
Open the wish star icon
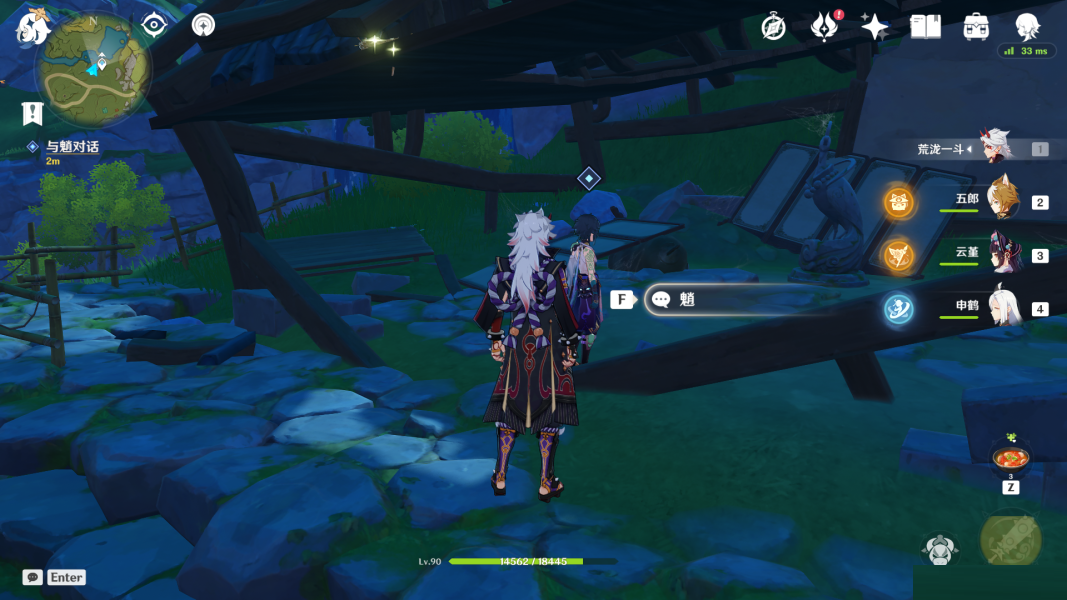875,27
